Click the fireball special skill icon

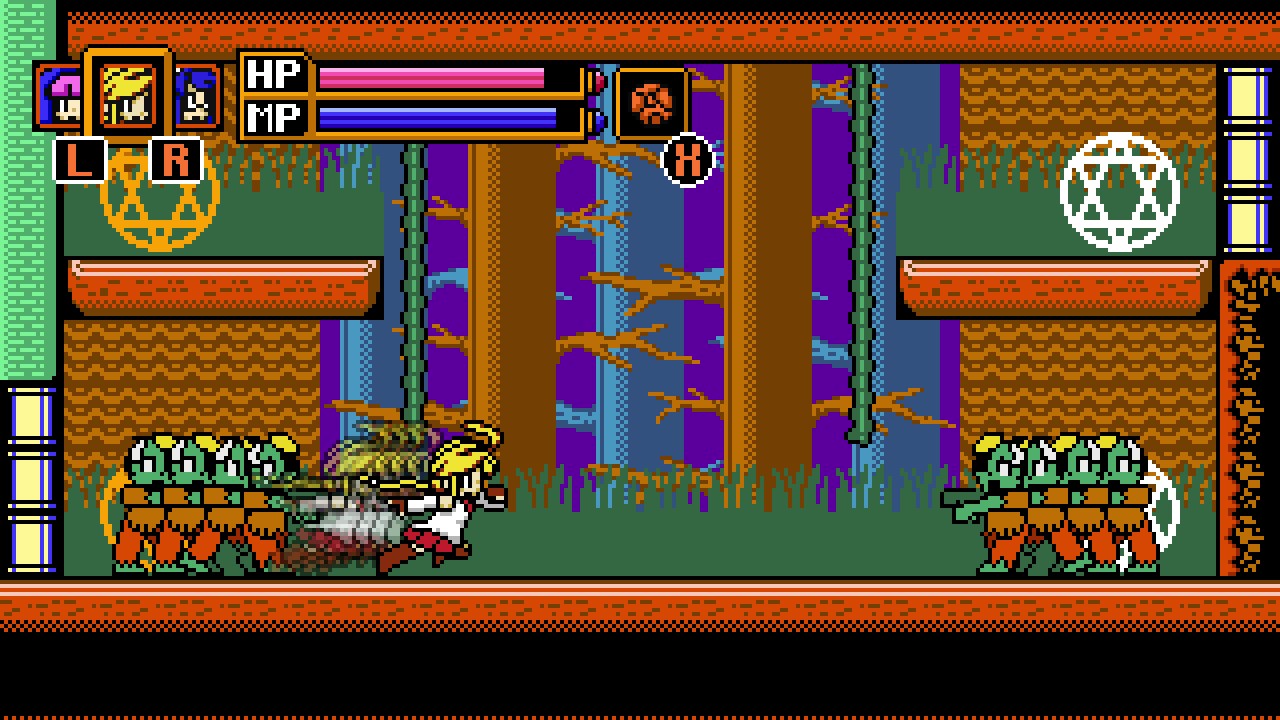point(652,101)
